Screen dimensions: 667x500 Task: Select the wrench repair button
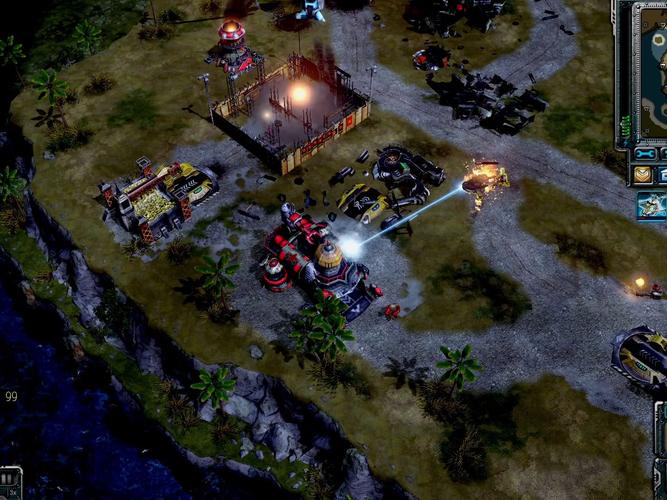(646, 154)
